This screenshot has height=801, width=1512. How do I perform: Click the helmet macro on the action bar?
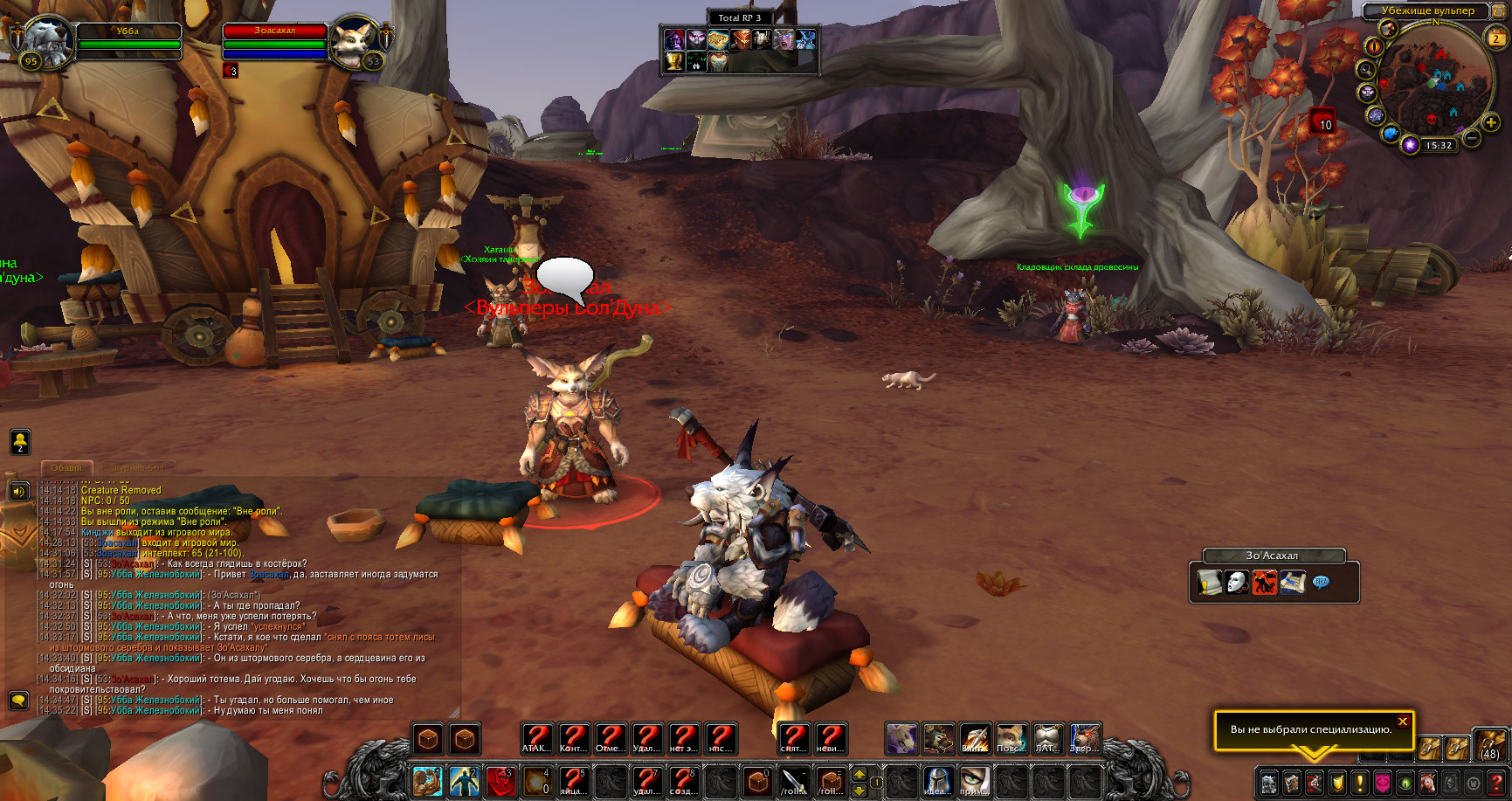pos(937,780)
